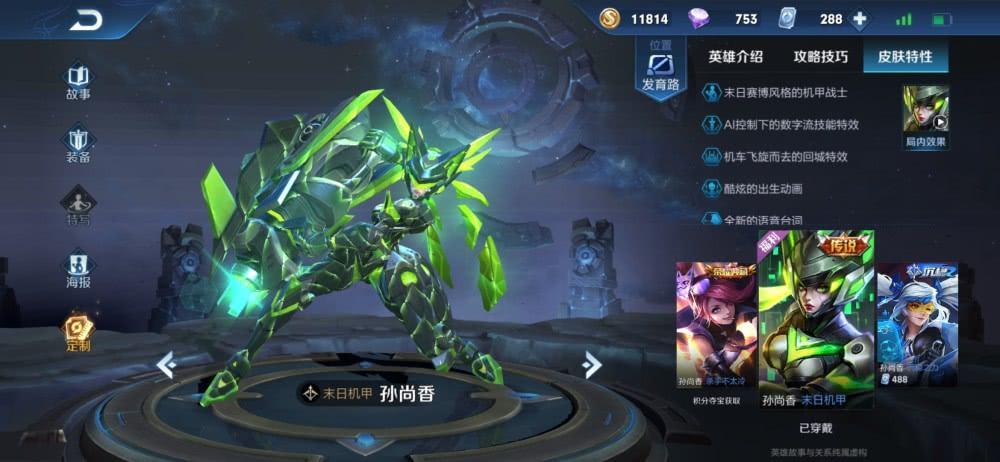Click the gold coin currency icon
Image resolution: width=1000 pixels, height=462 pixels.
tap(610, 18)
